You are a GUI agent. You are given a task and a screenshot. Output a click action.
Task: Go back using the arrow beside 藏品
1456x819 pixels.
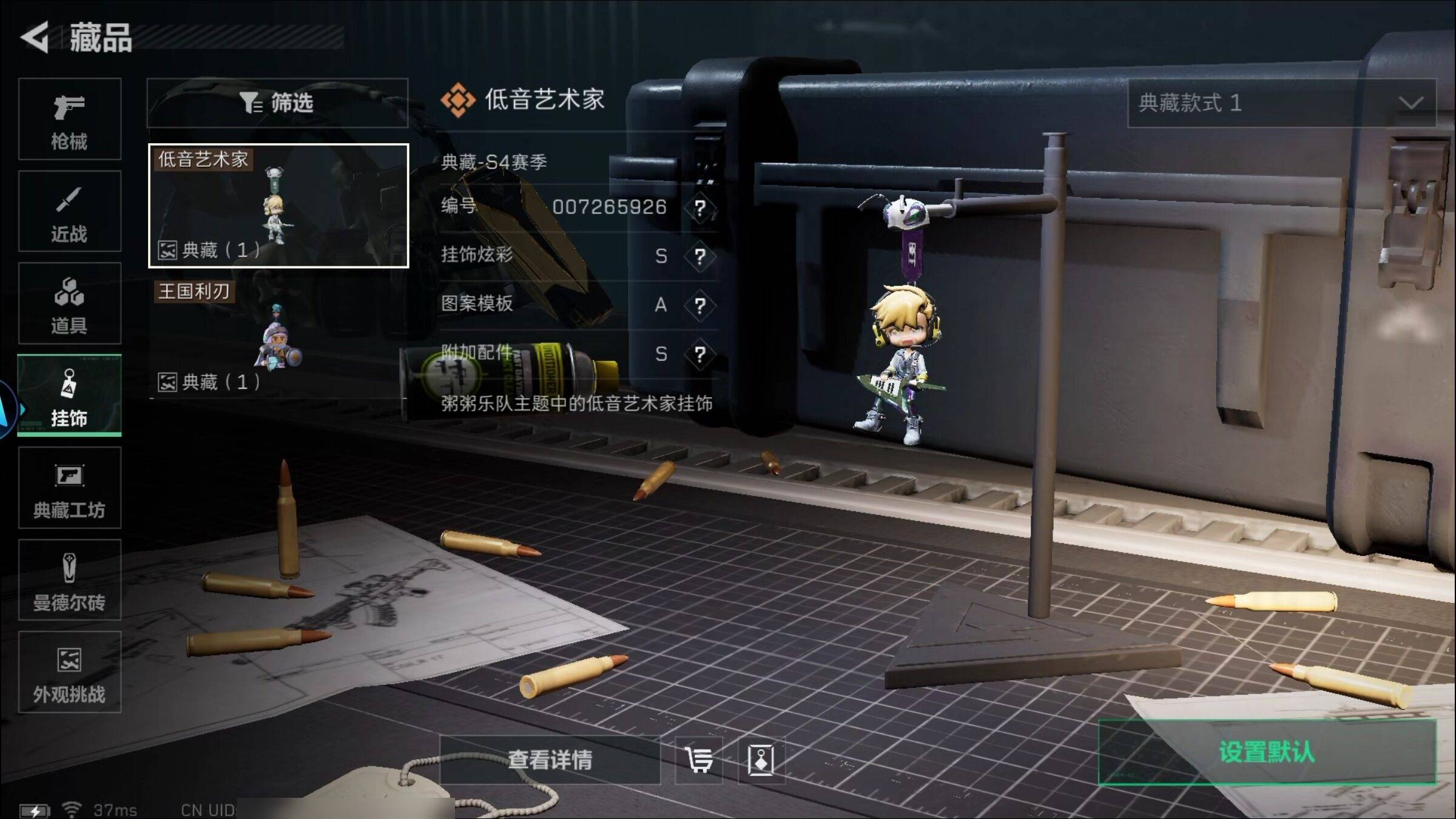[35, 38]
